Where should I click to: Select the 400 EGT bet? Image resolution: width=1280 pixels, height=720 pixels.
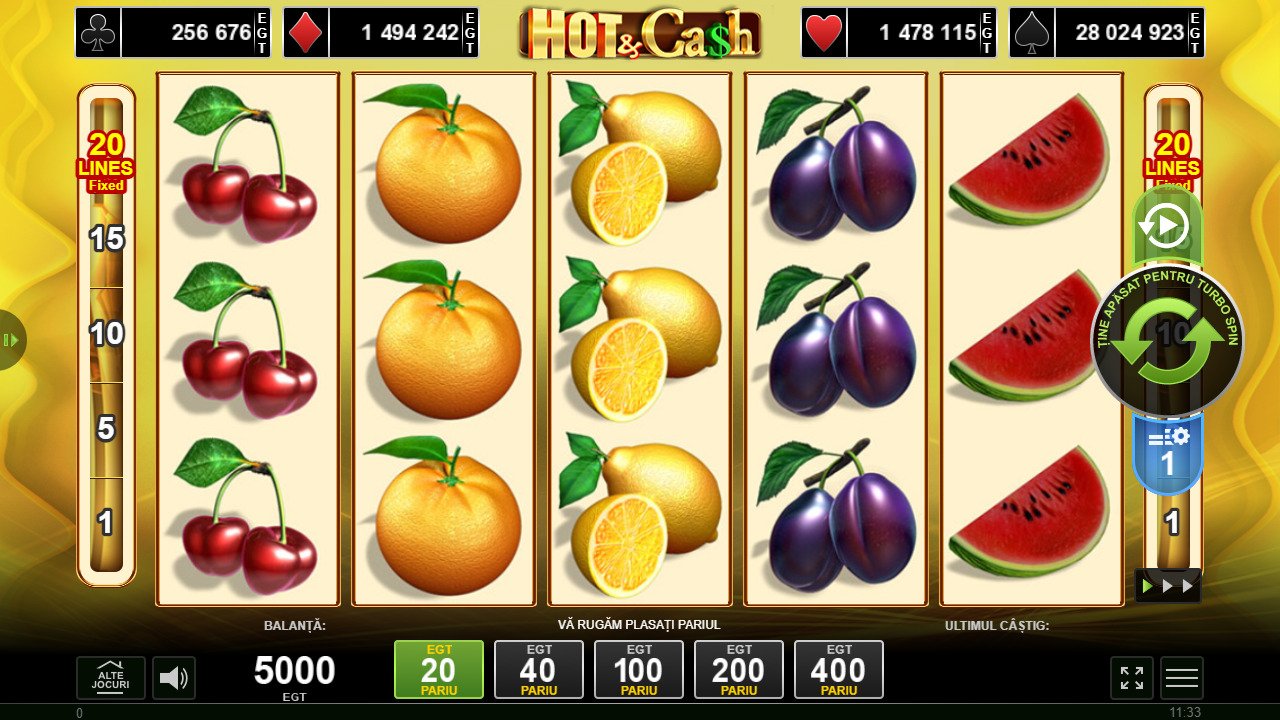839,669
